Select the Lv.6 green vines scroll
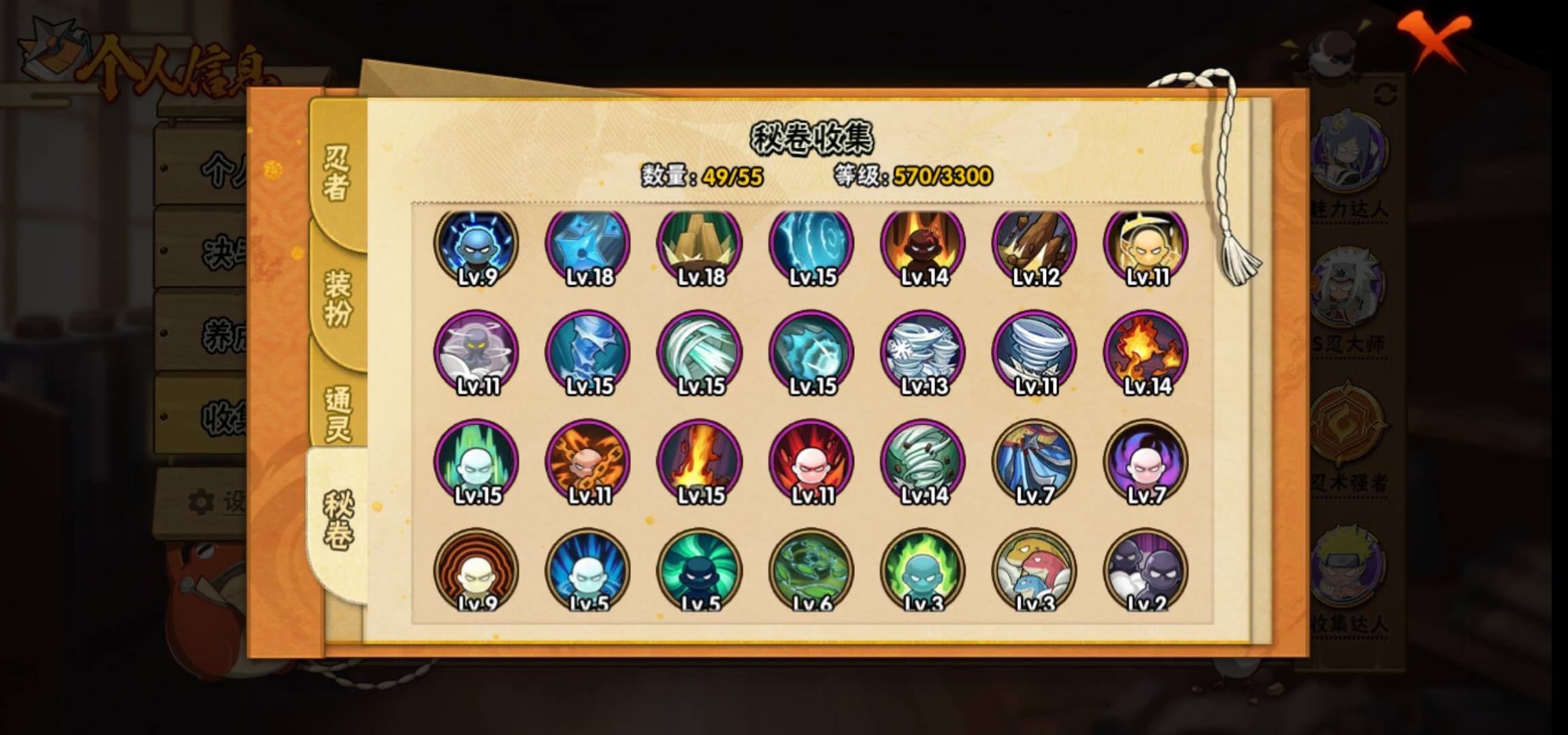The width and height of the screenshot is (1568, 735). click(811, 570)
